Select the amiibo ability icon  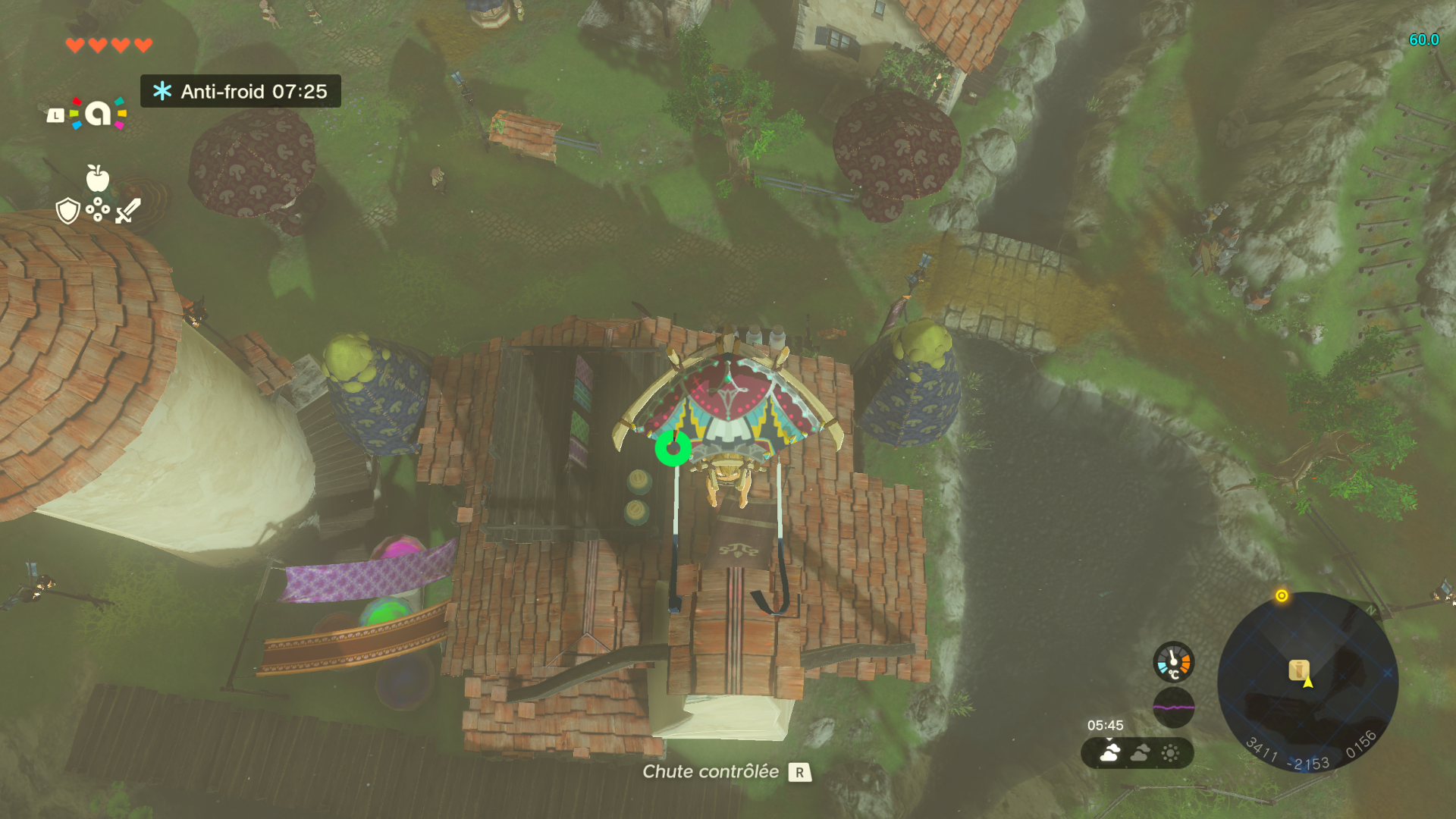click(98, 114)
